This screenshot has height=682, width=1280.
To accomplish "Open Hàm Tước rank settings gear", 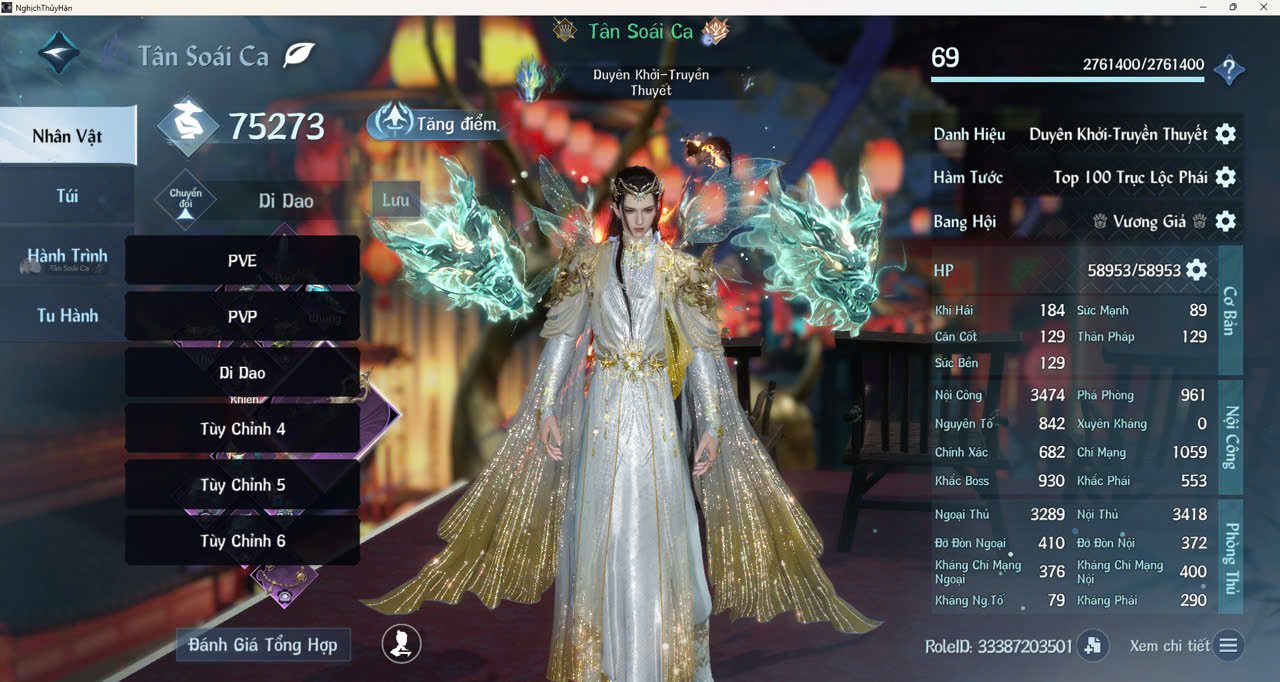I will tap(1226, 177).
